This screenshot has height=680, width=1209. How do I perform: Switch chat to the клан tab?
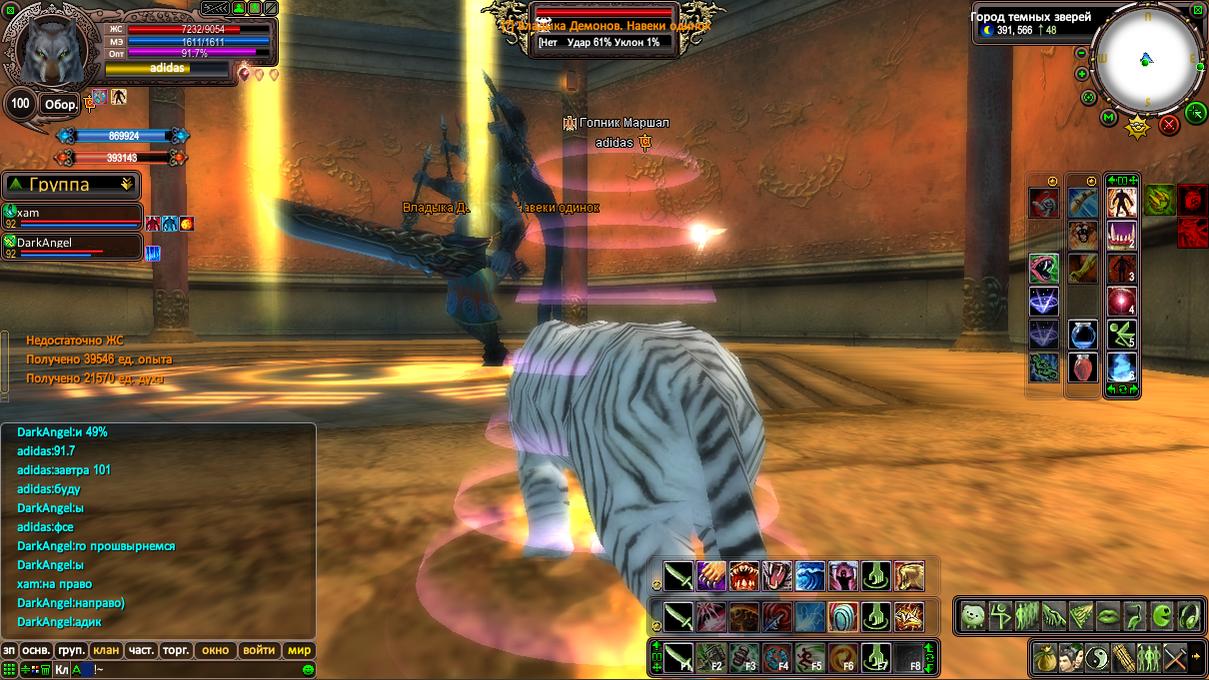coord(106,650)
